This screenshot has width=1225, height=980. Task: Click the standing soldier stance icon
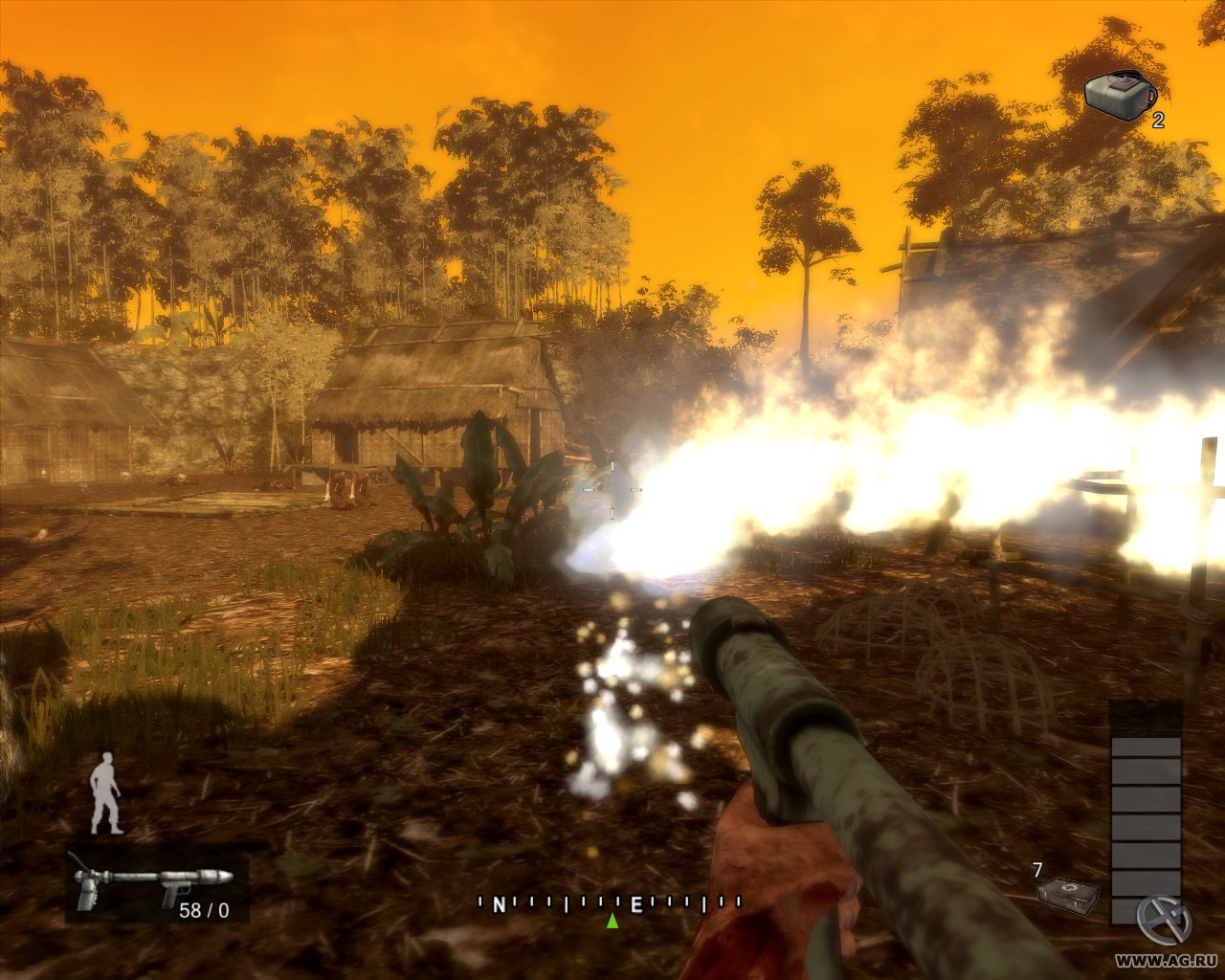(x=106, y=792)
